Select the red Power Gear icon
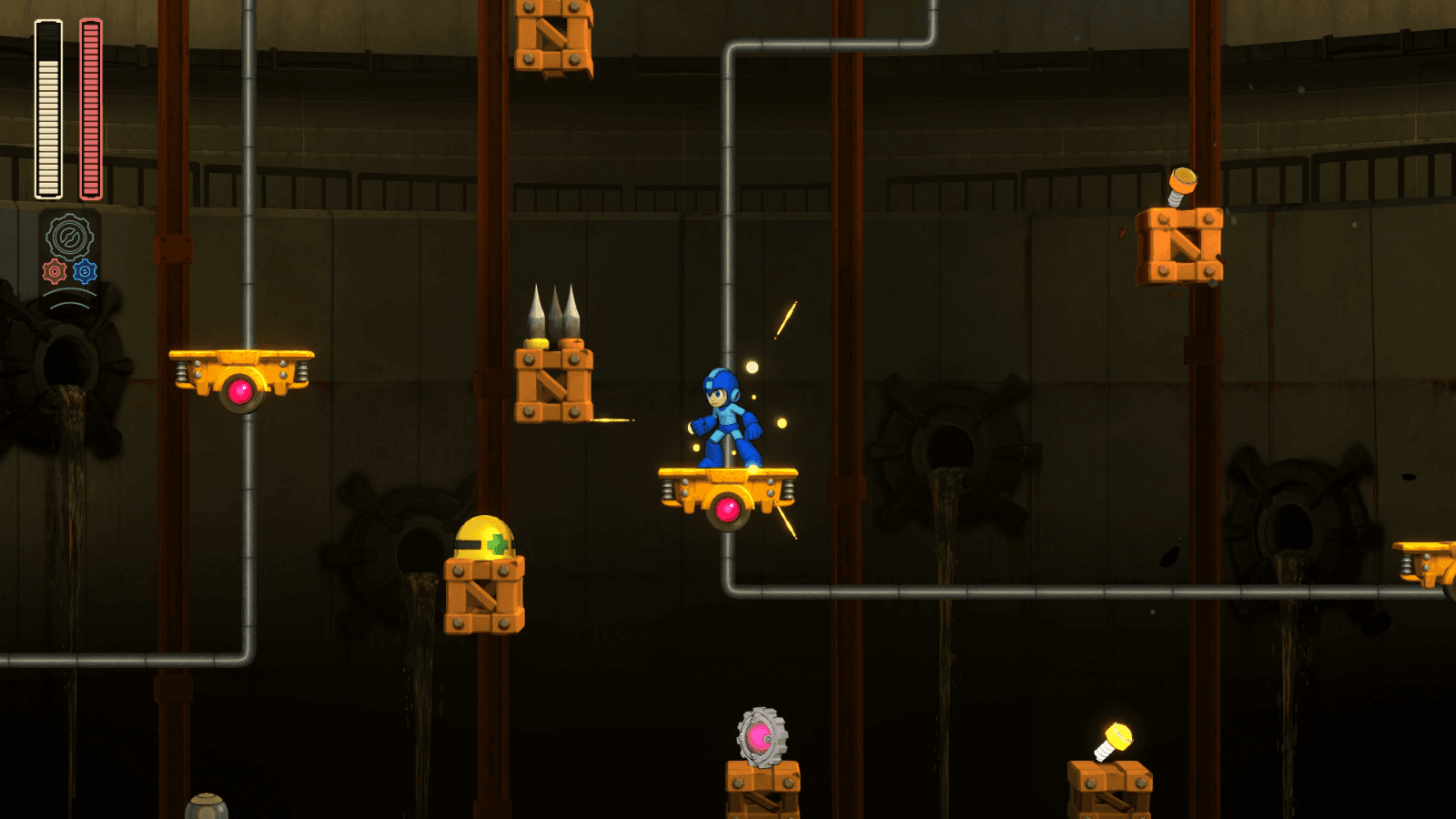The height and width of the screenshot is (819, 1456). tap(55, 271)
